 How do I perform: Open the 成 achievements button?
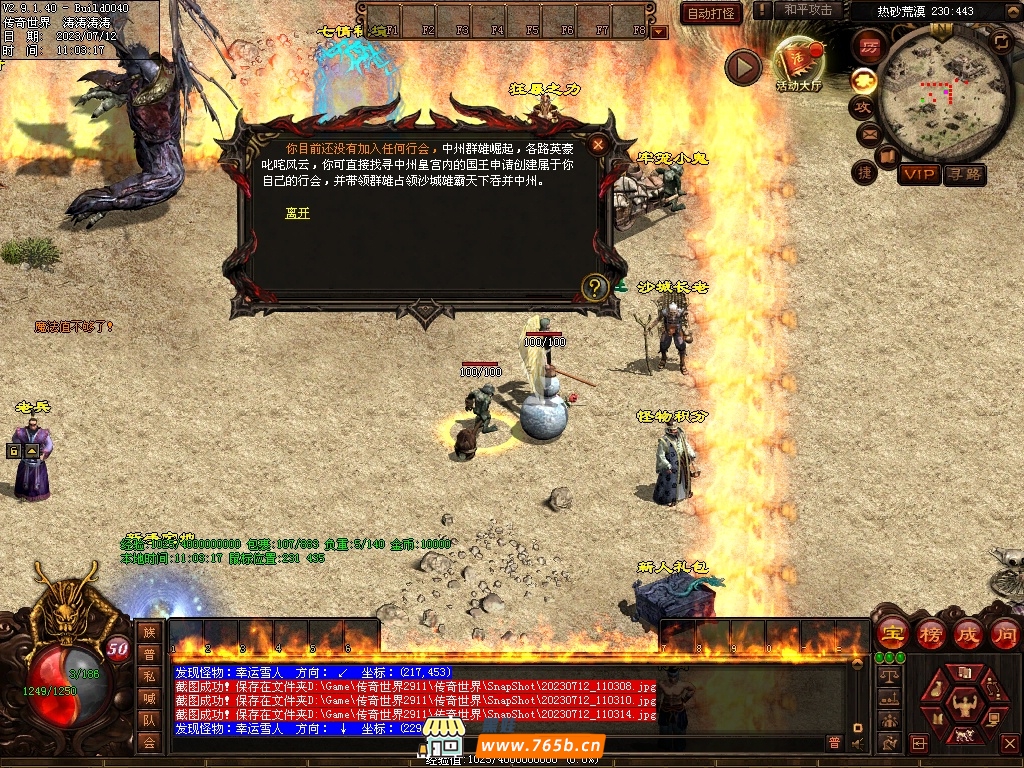pos(967,633)
